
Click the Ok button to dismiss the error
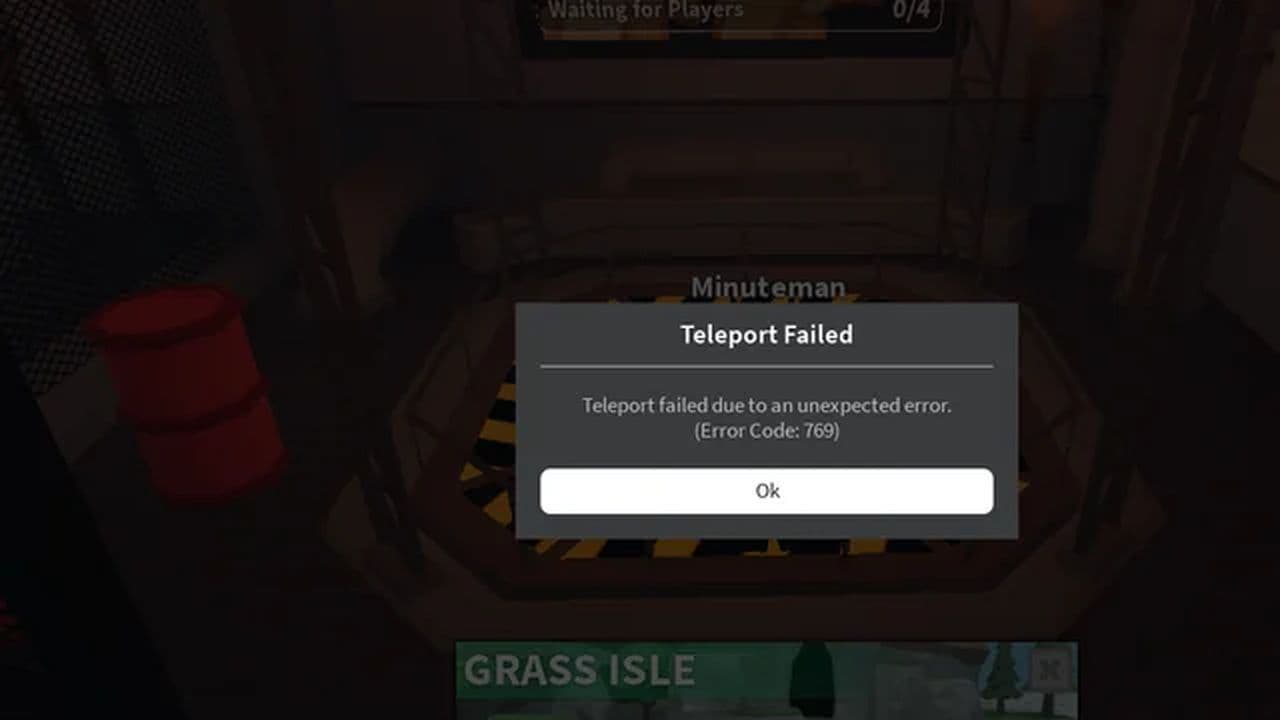click(x=766, y=490)
